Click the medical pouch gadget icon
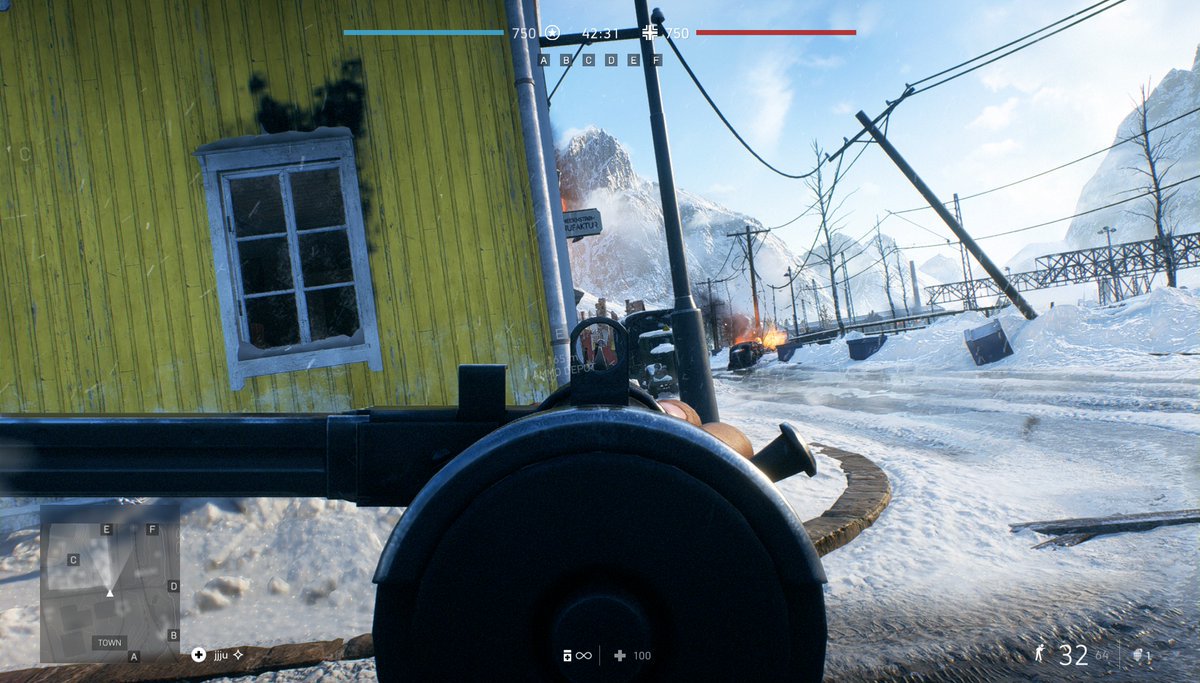This screenshot has height=683, width=1200. 566,656
